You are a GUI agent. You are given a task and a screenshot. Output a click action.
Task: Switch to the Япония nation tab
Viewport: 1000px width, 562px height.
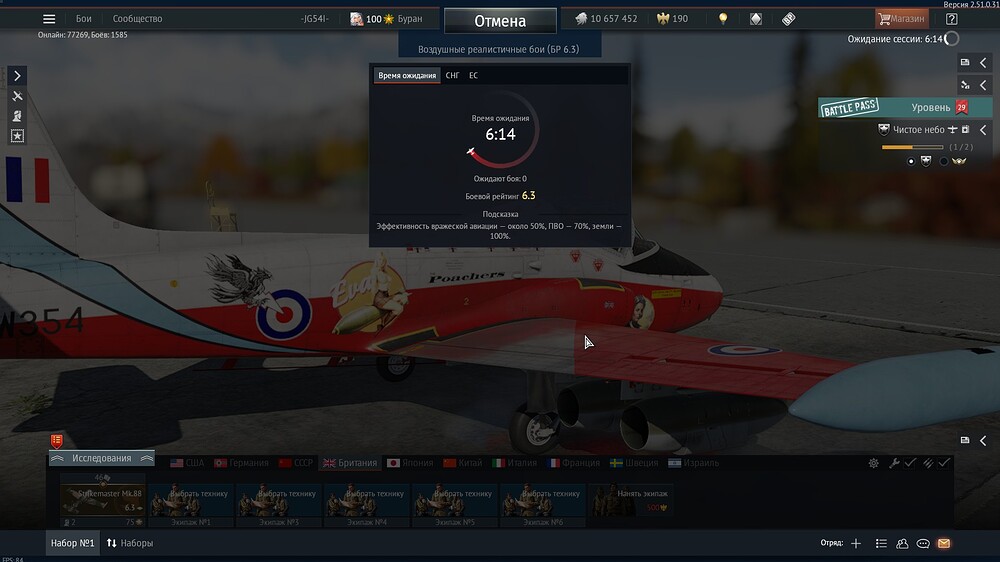[x=409, y=463]
